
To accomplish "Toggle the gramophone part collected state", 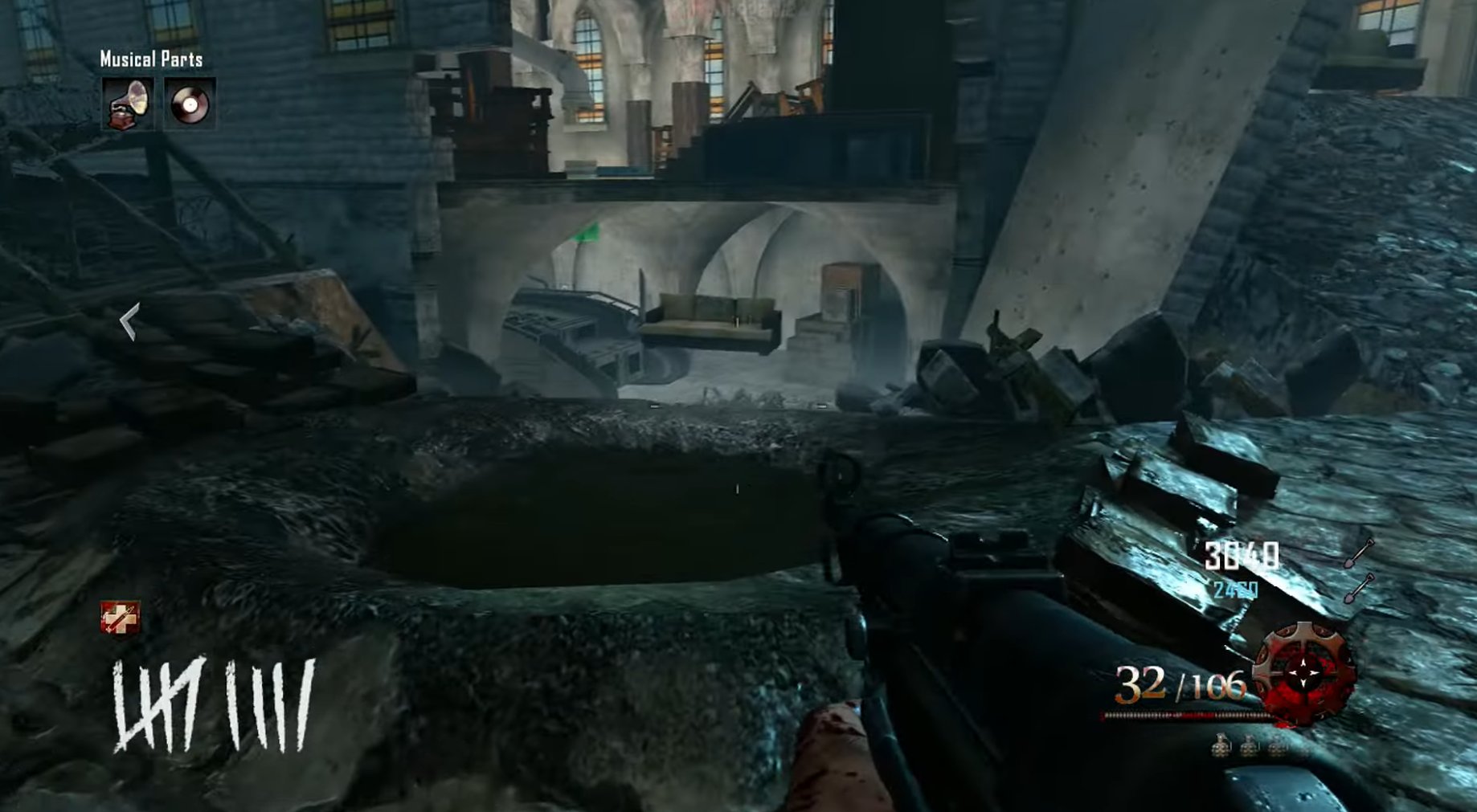I will [x=127, y=104].
